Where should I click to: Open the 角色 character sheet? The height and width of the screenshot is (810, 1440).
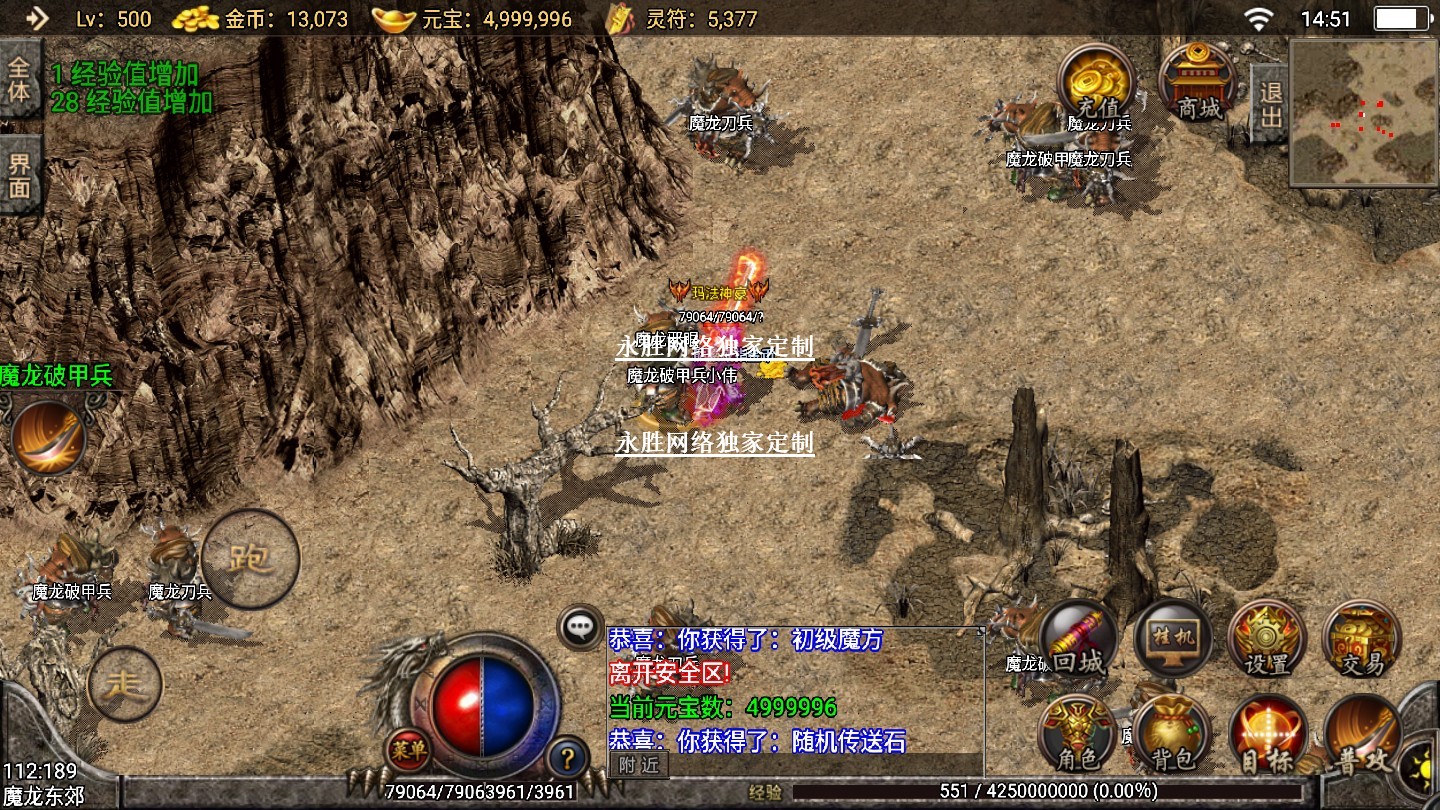coord(1079,734)
